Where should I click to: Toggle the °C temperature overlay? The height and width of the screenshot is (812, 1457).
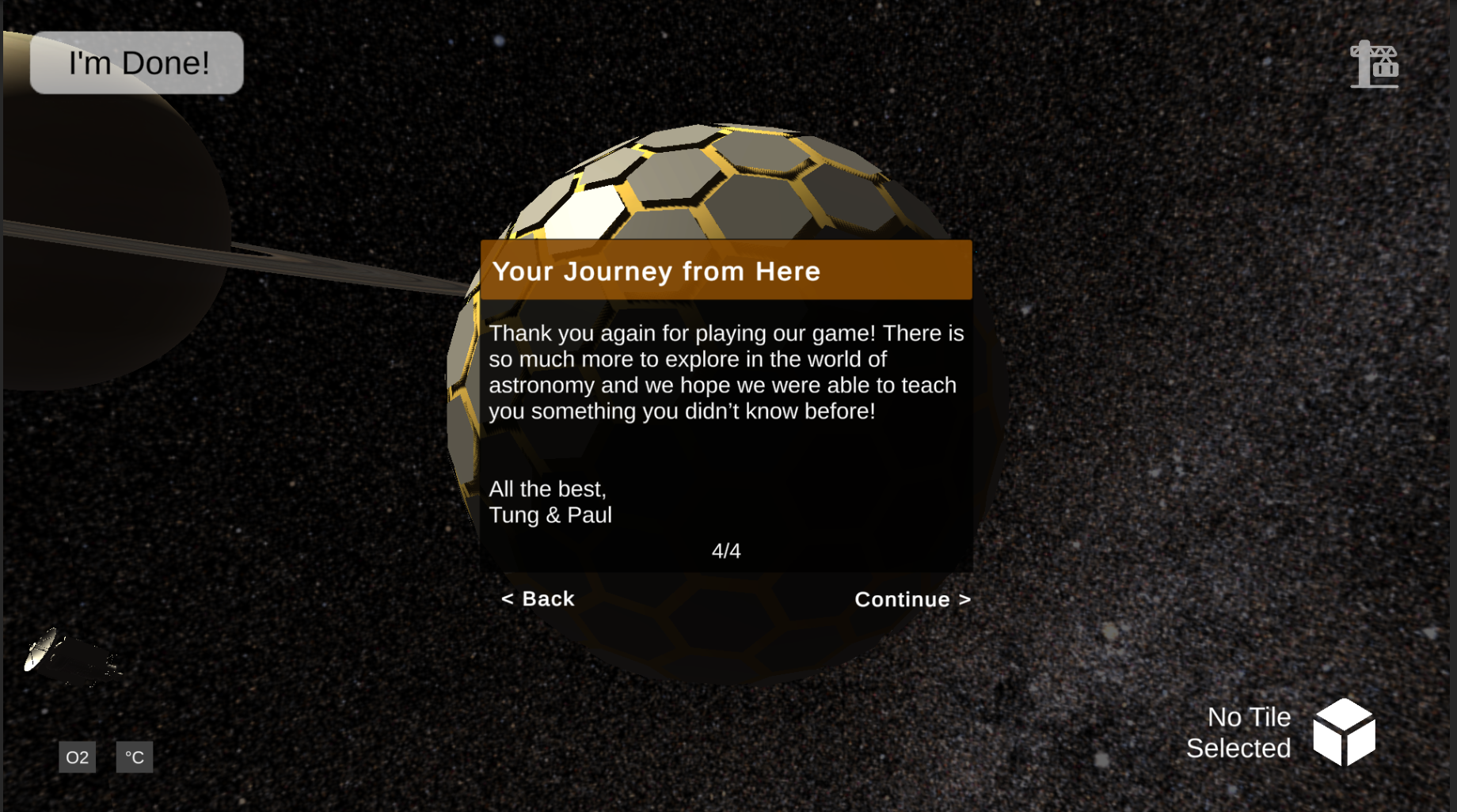coord(135,757)
